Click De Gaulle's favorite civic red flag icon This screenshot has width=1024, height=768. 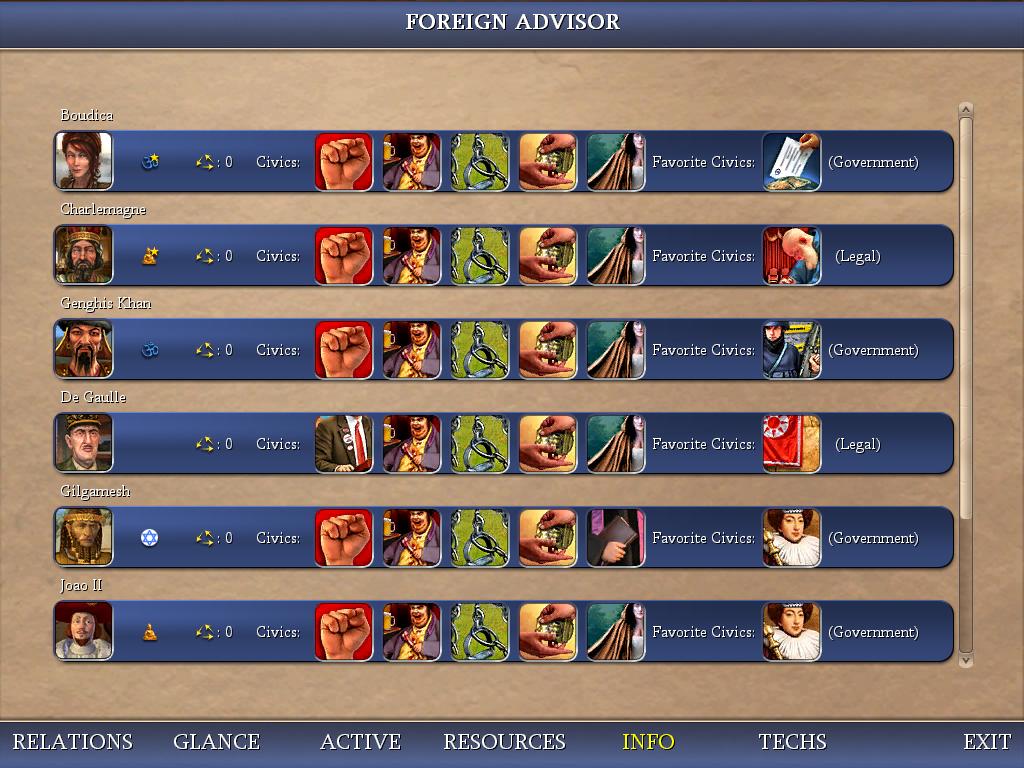[791, 443]
